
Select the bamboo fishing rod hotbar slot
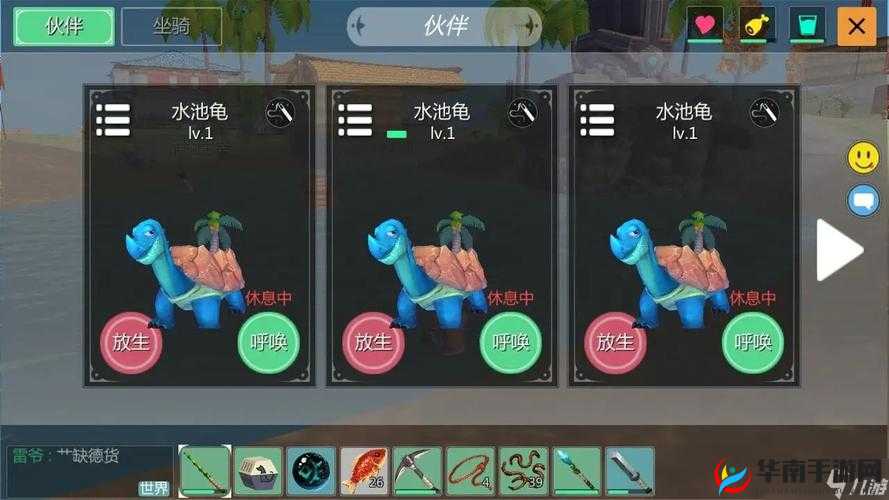[x=205, y=471]
